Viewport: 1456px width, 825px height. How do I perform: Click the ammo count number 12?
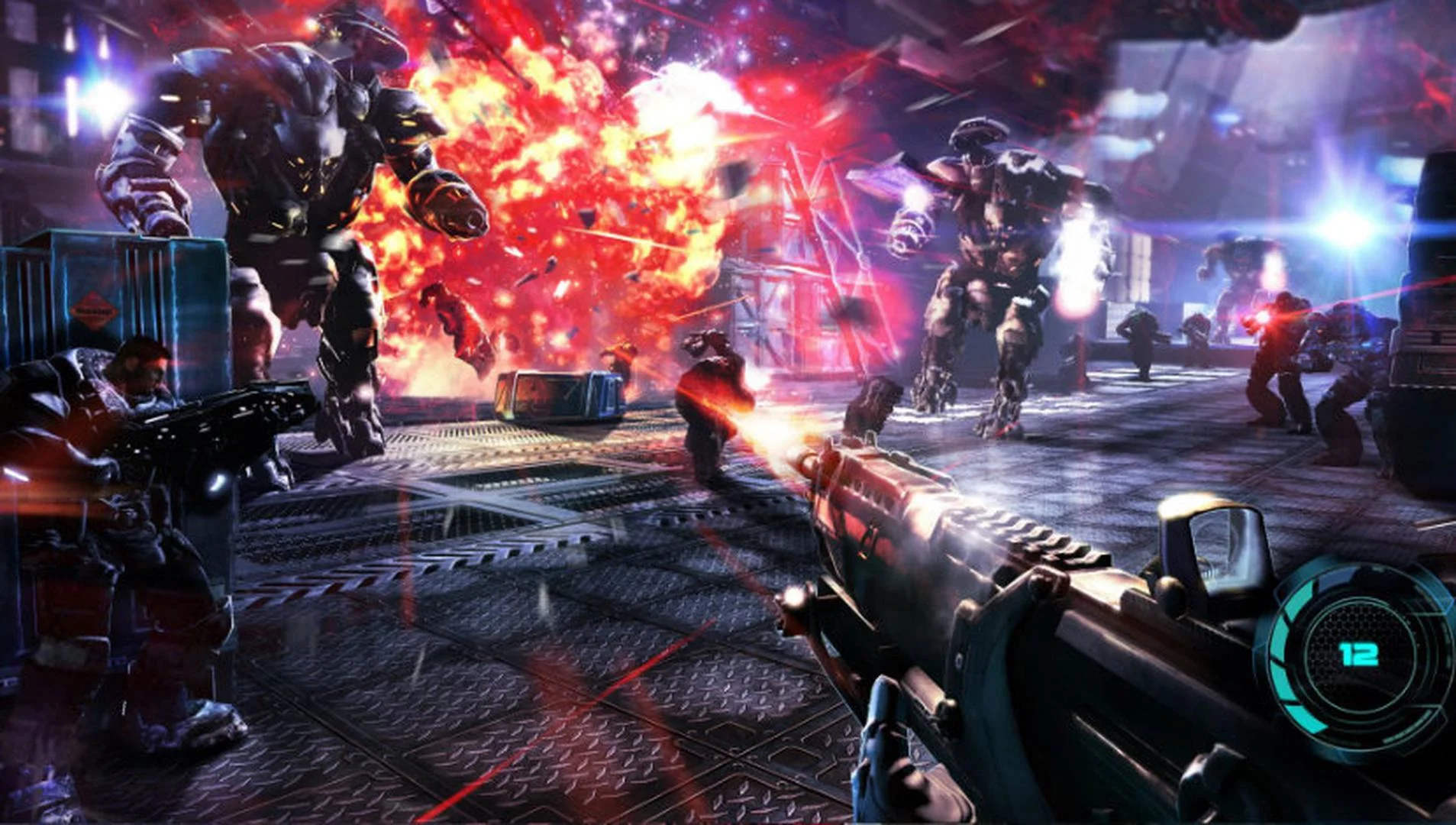pos(1360,654)
